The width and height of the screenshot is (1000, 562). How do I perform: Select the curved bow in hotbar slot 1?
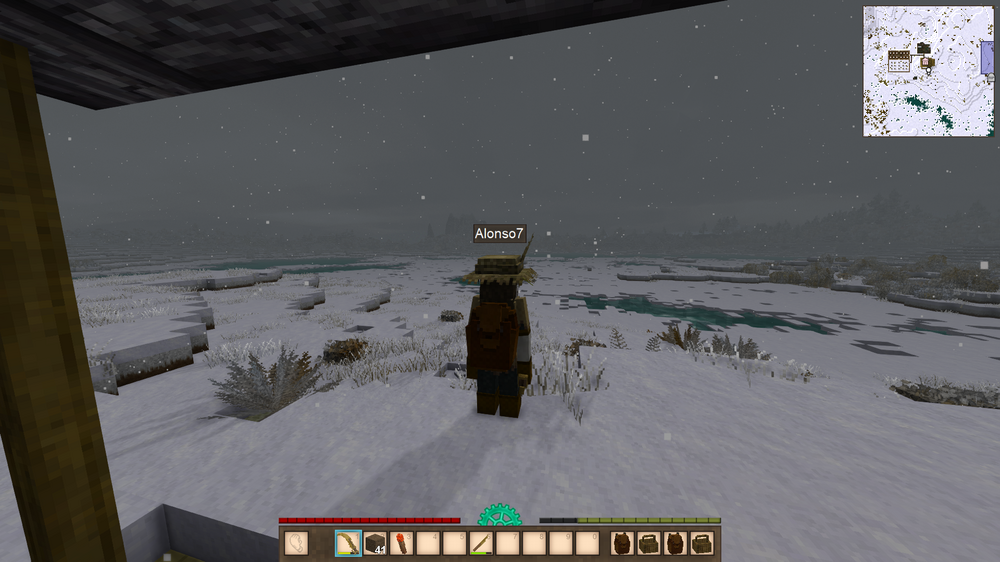349,544
